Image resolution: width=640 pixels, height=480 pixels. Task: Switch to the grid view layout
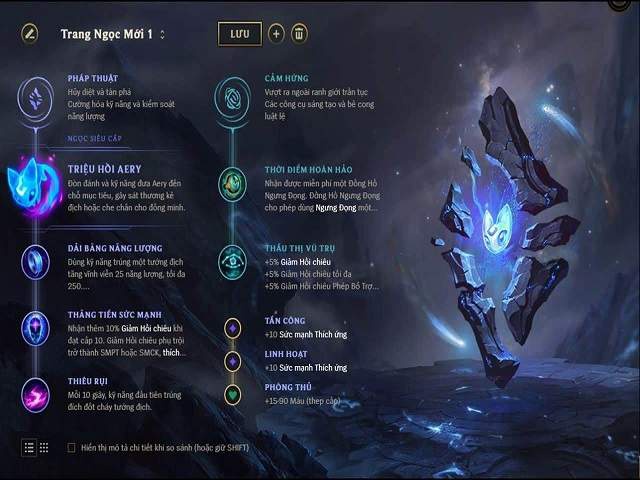pyautogui.click(x=44, y=447)
